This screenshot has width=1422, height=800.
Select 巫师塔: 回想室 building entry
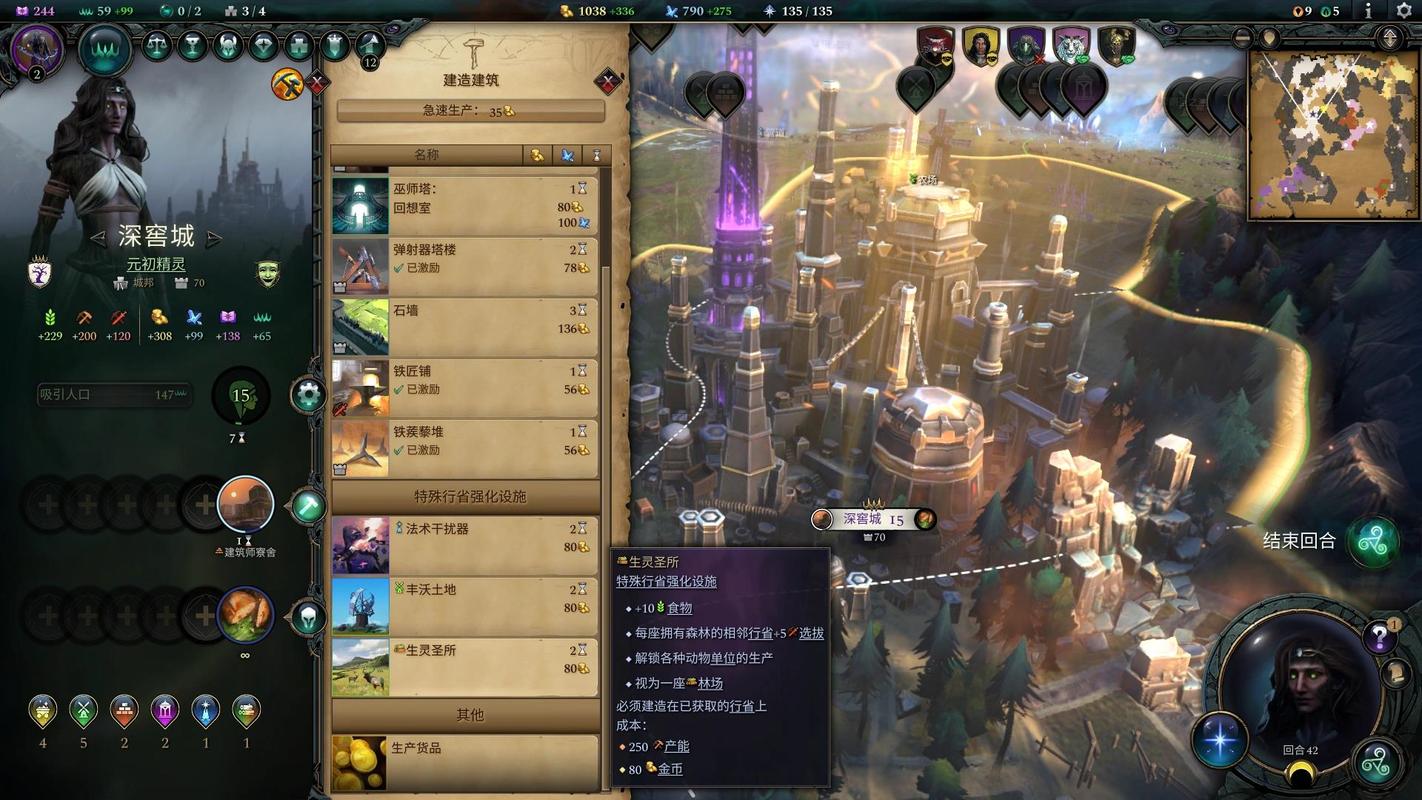tap(465, 205)
